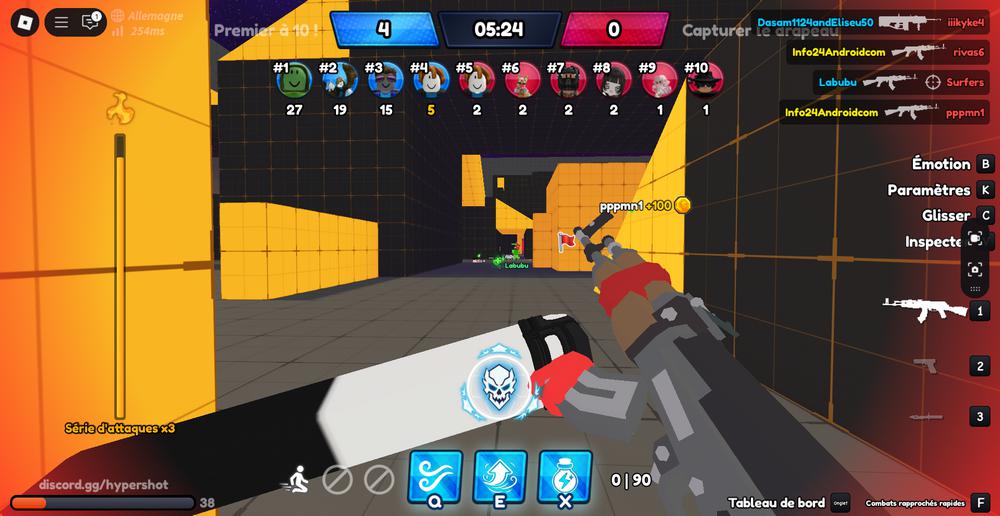
Task: Use the upward arrow jump ability
Action: point(500,476)
